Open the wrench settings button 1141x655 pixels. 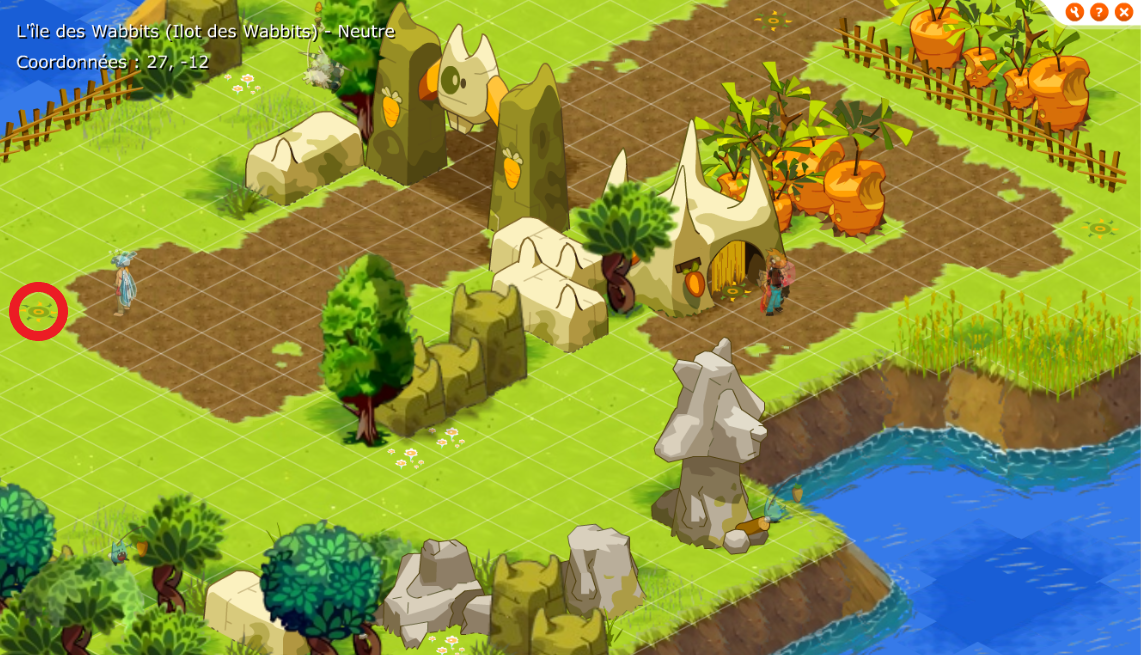click(x=1075, y=12)
